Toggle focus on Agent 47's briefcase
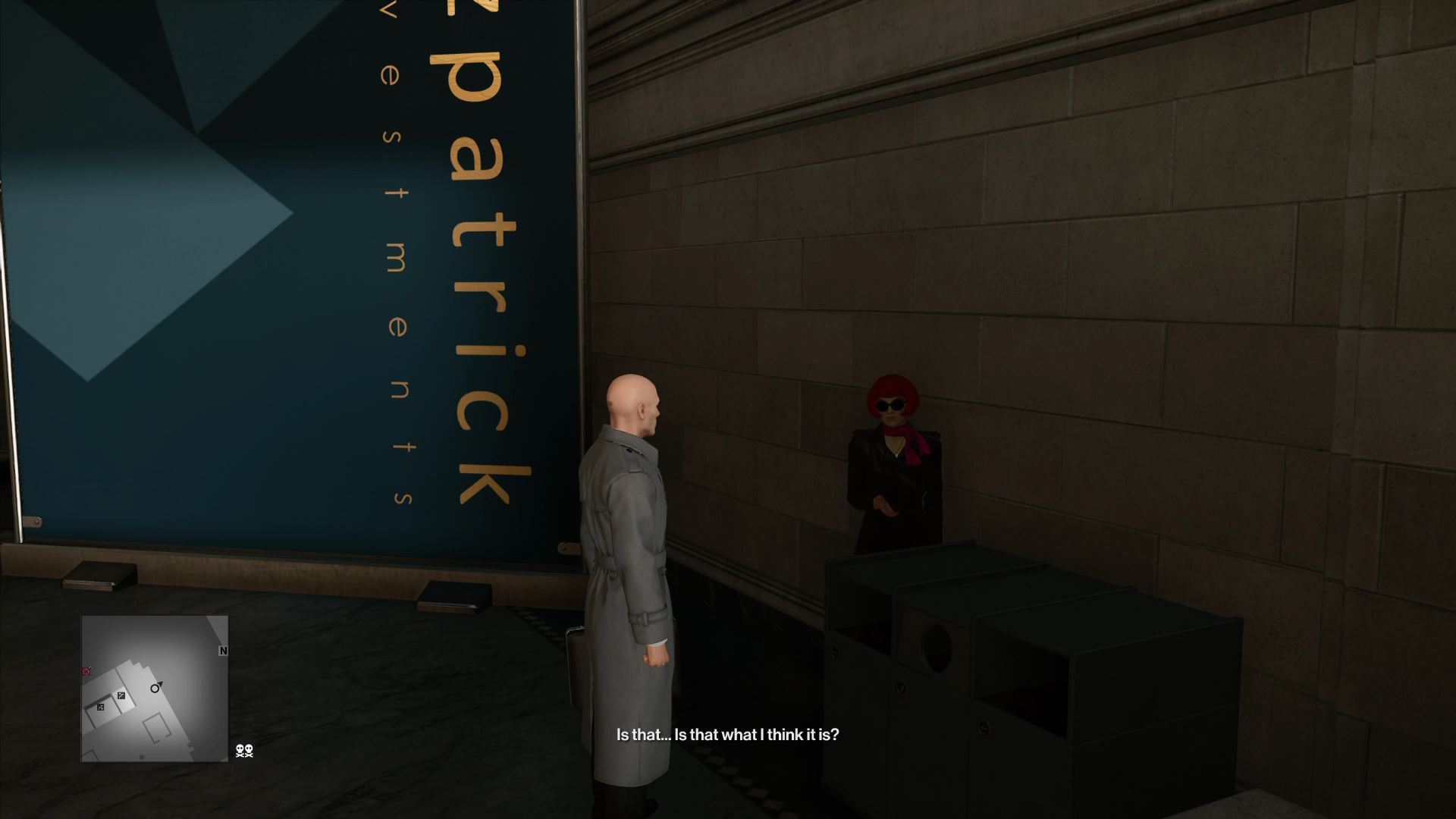 pos(578,667)
